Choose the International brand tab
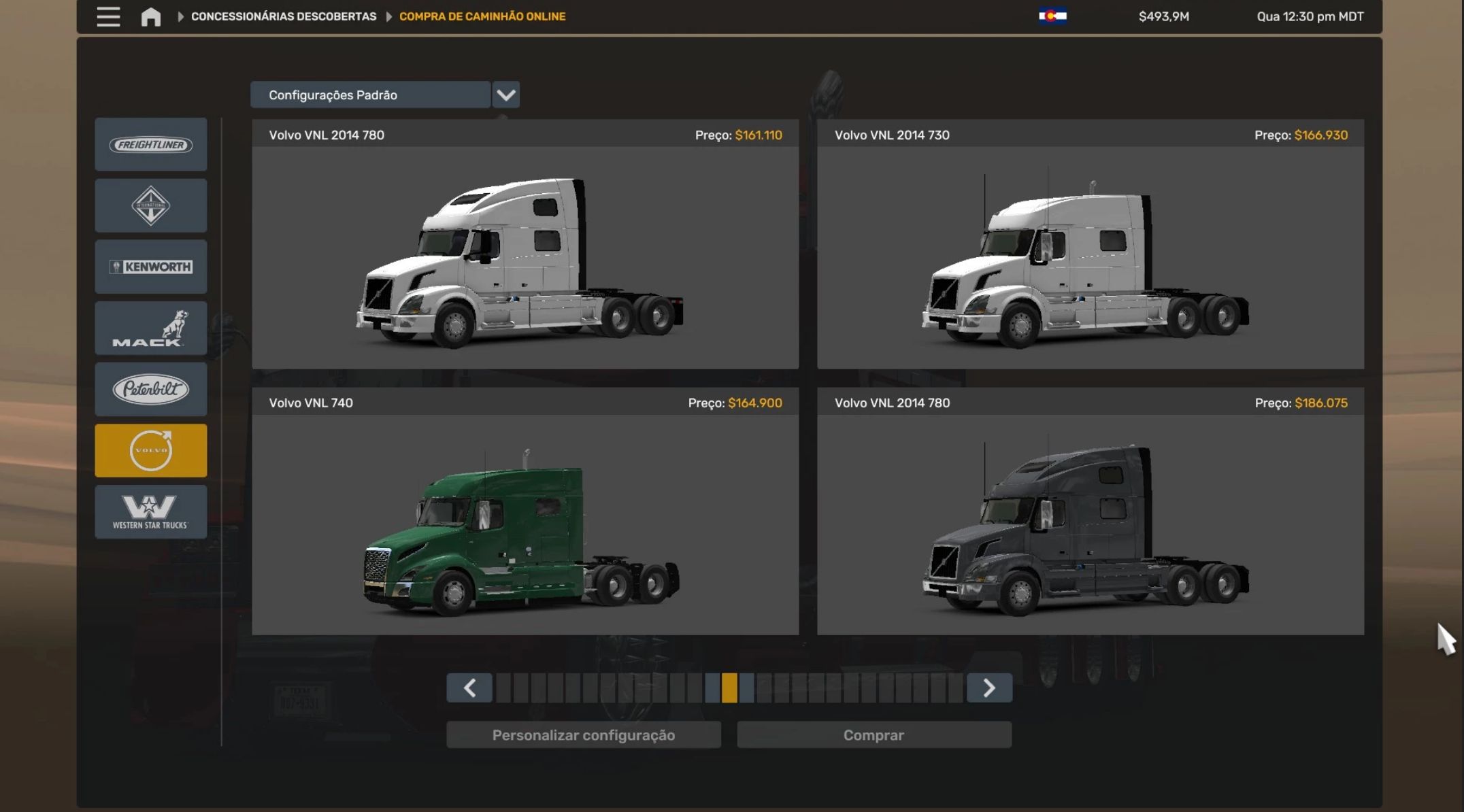 pyautogui.click(x=151, y=205)
